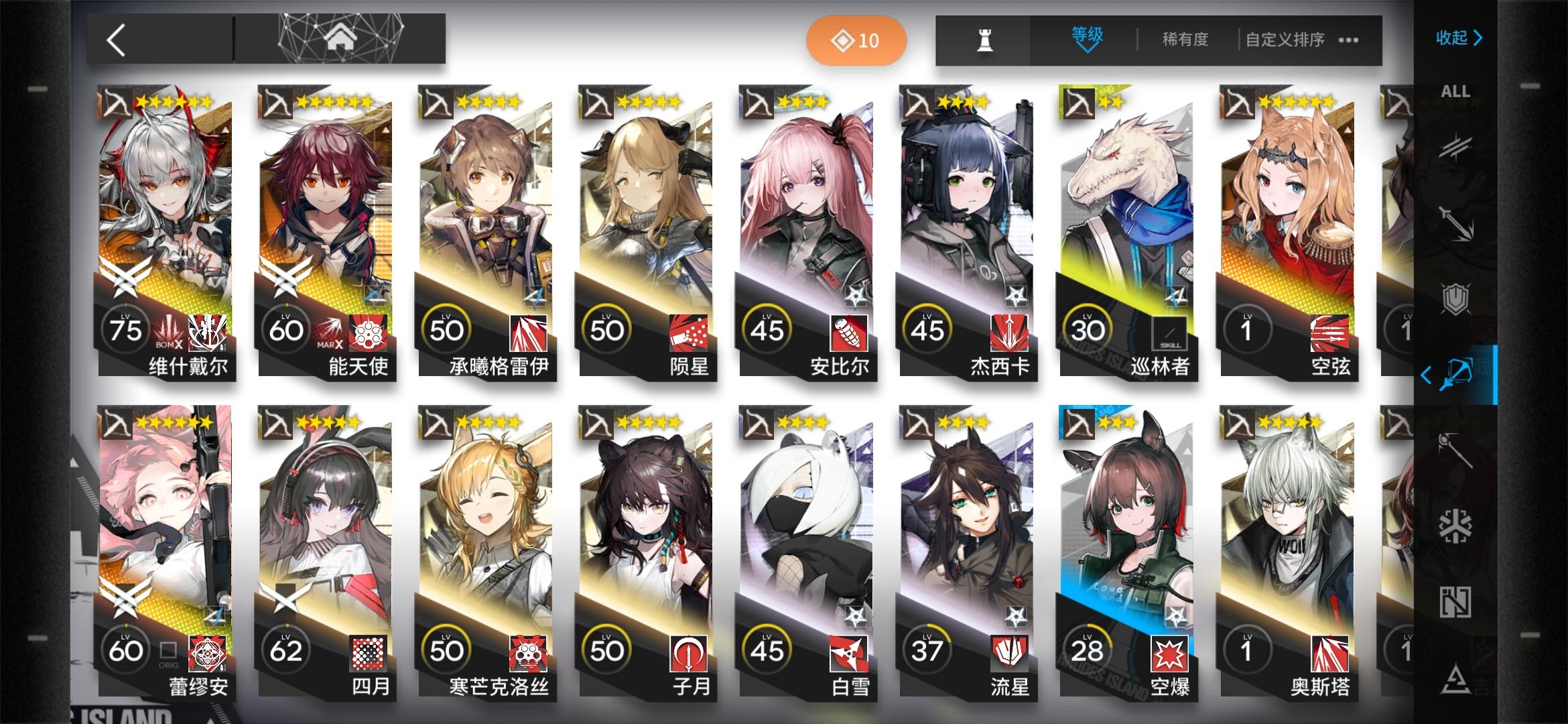Click the orange currency badge showing 10
The width and height of the screenshot is (1568, 724).
pos(857,40)
